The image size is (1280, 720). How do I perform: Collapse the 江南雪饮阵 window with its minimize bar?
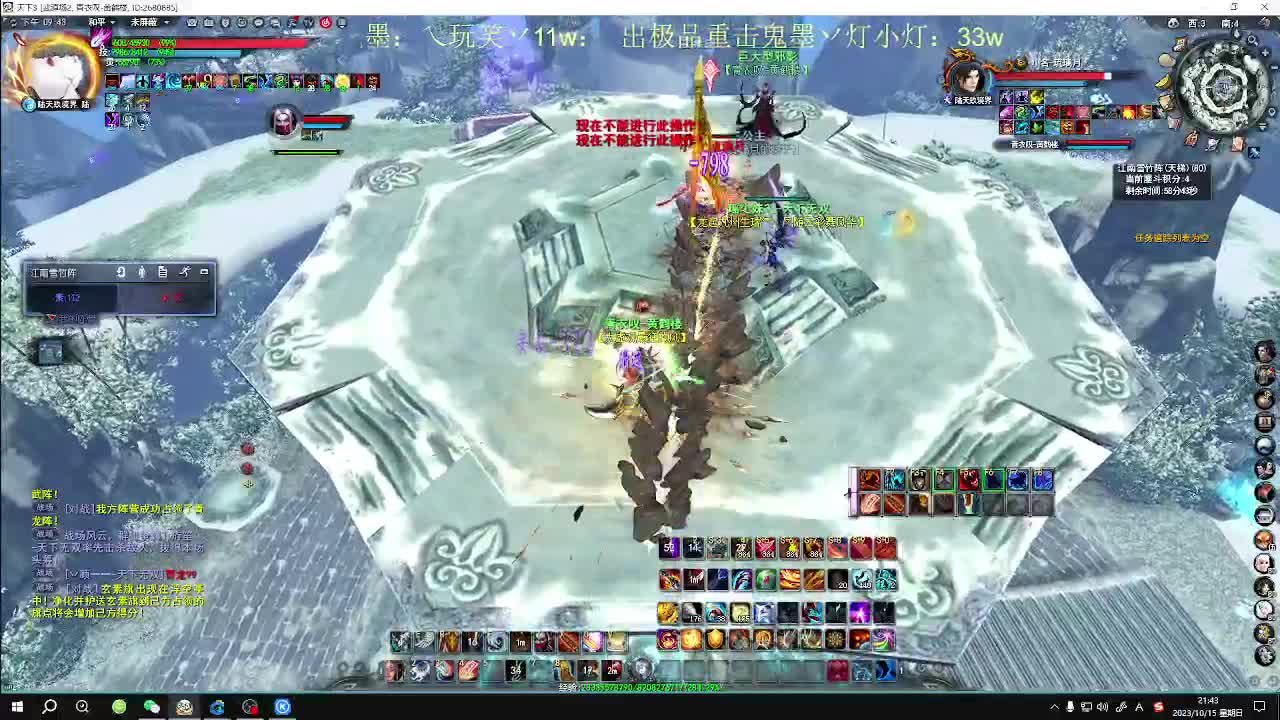[205, 272]
